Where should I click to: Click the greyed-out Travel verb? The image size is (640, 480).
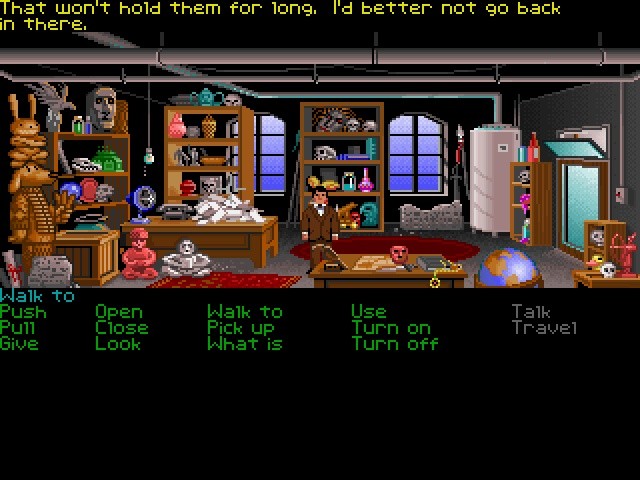coord(544,328)
